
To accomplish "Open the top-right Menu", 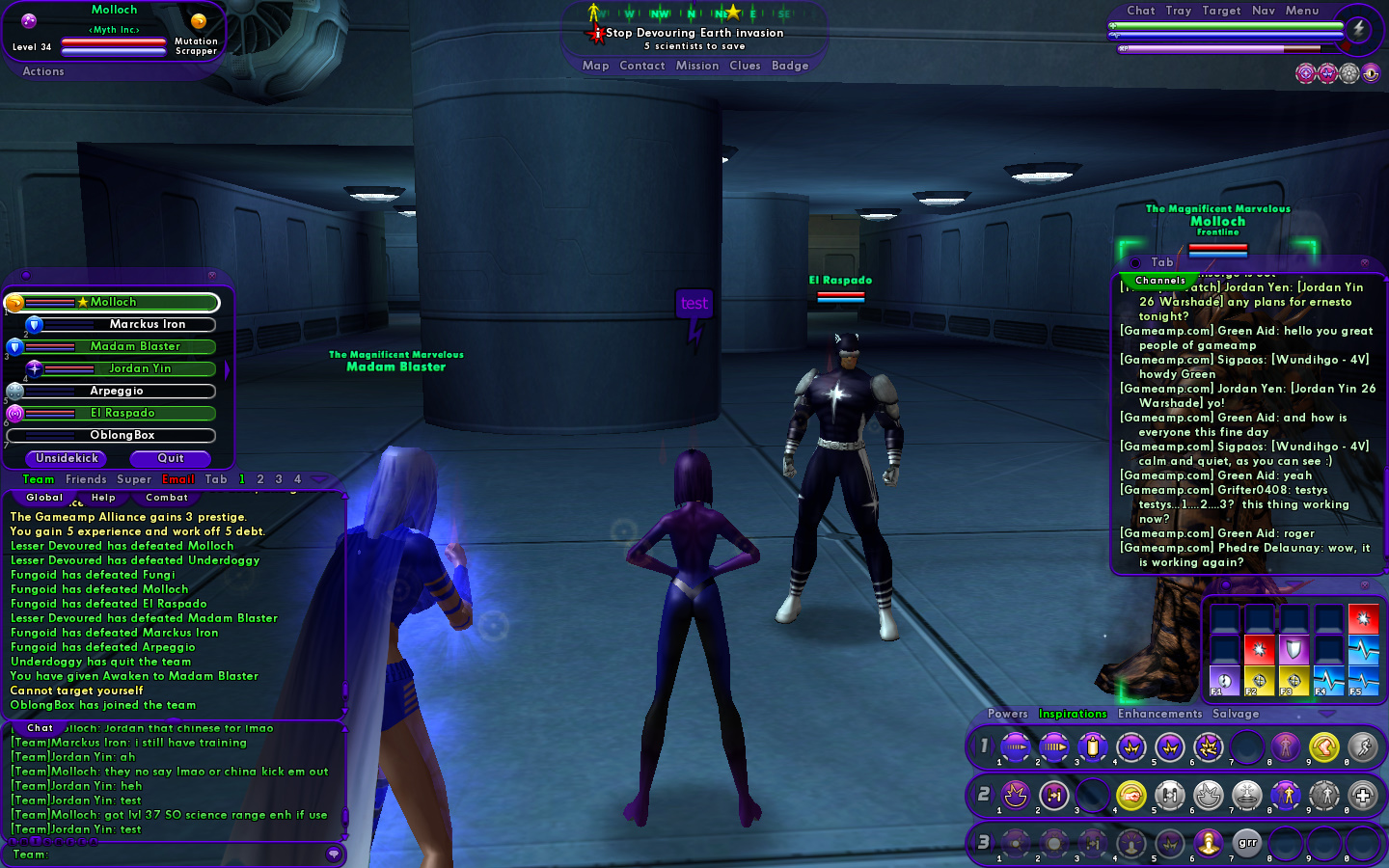I will 1301,11.
